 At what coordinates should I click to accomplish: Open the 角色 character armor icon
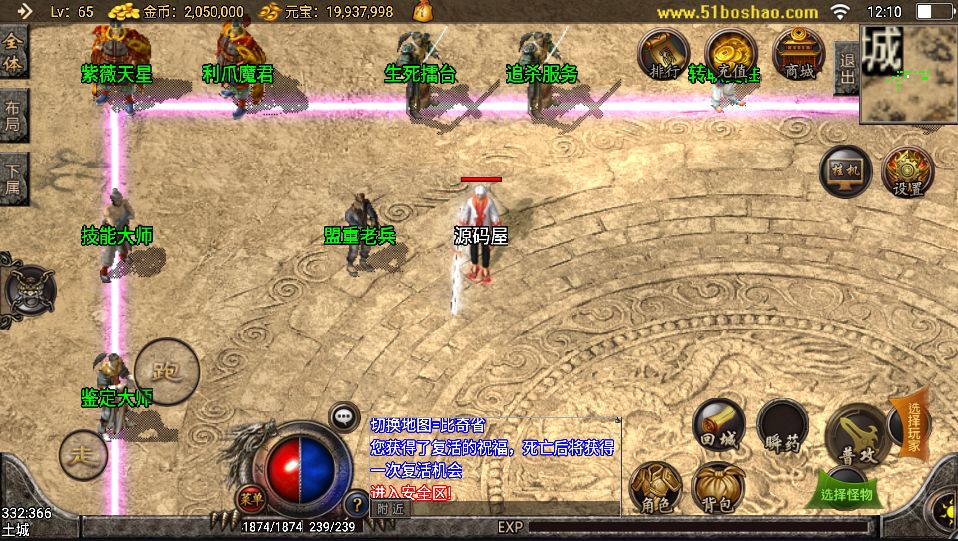pos(657,486)
